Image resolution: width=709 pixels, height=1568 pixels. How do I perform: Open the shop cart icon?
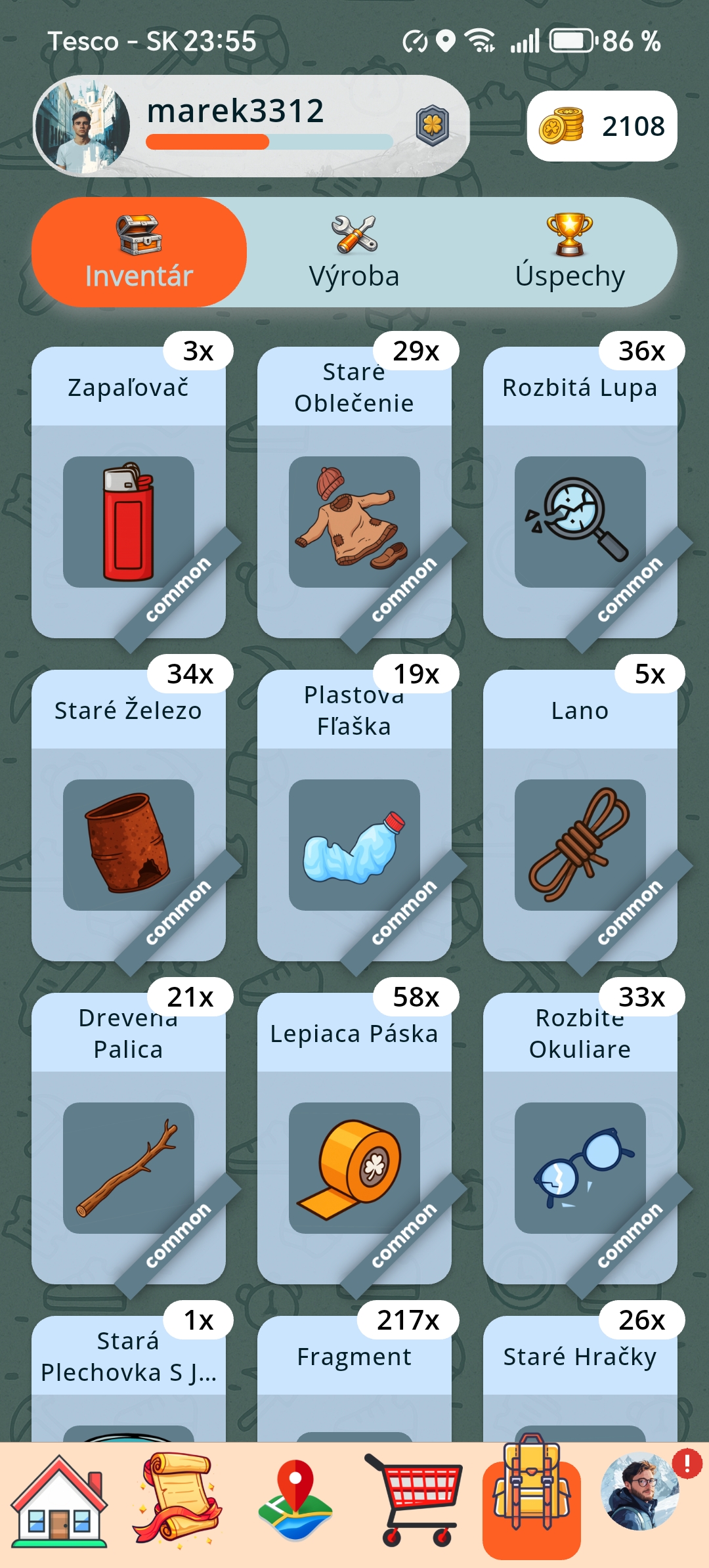pos(414,1502)
